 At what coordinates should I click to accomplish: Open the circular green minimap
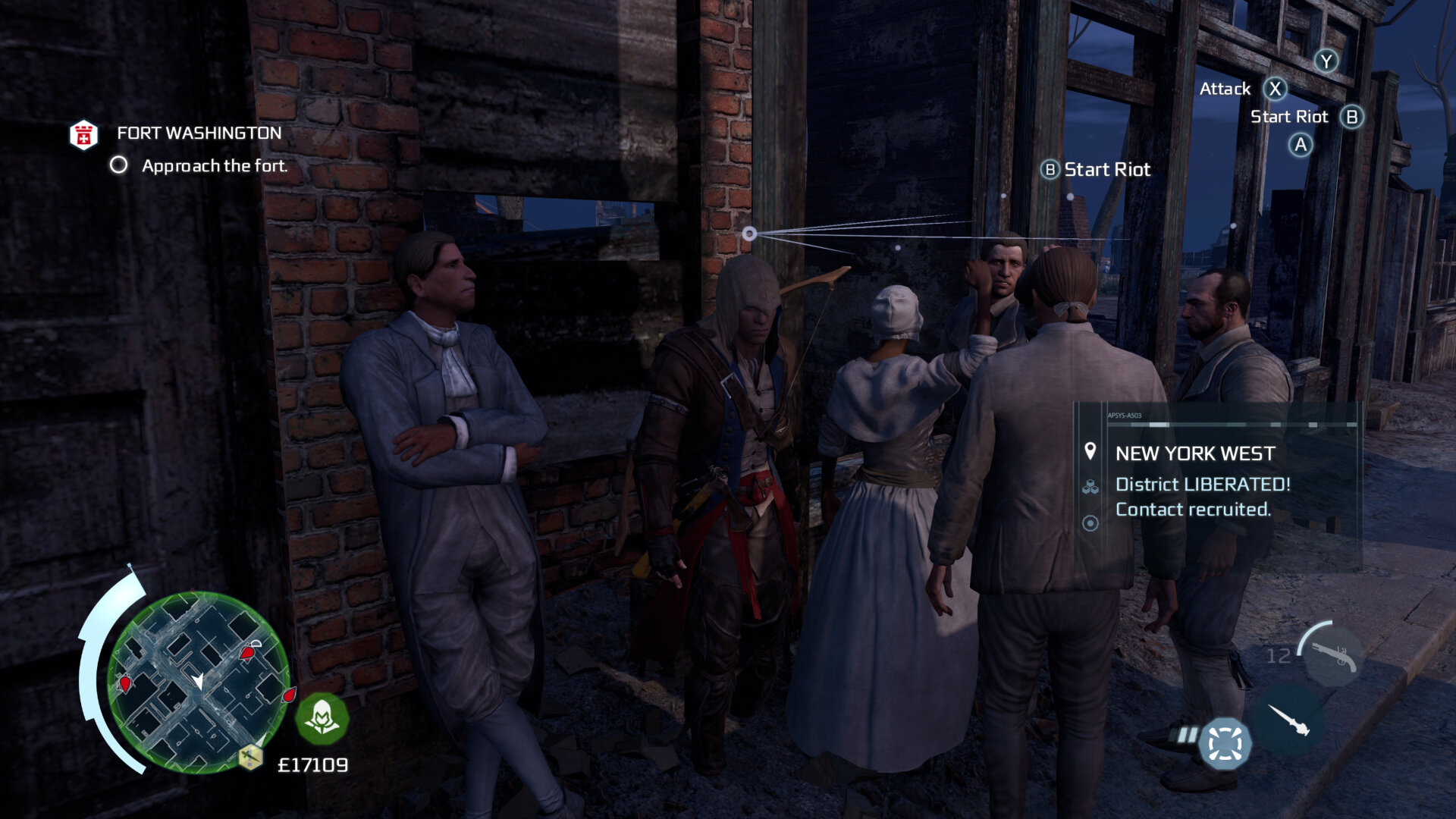(x=198, y=682)
